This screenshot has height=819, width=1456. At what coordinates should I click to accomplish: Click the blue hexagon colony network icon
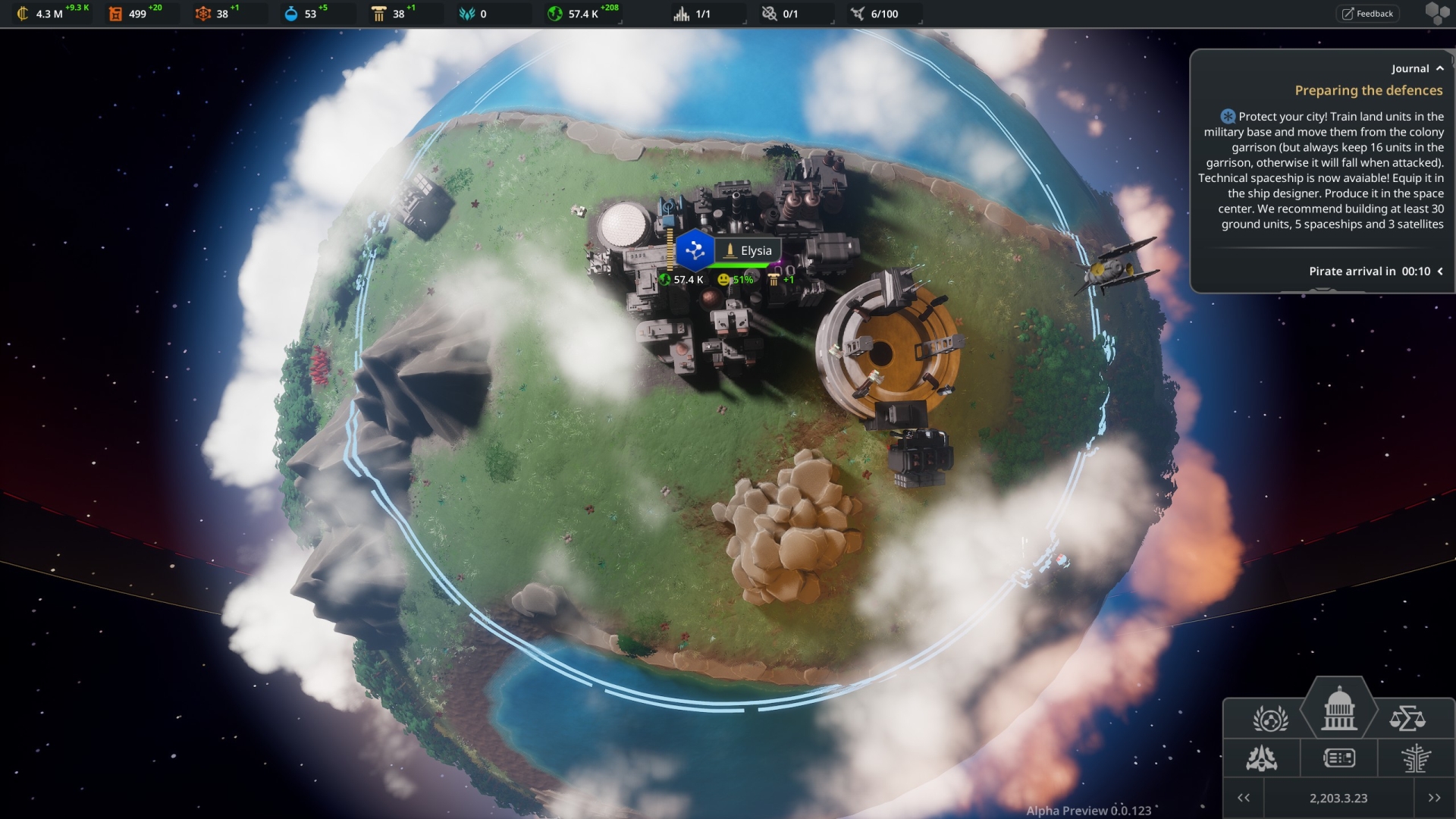tap(695, 251)
